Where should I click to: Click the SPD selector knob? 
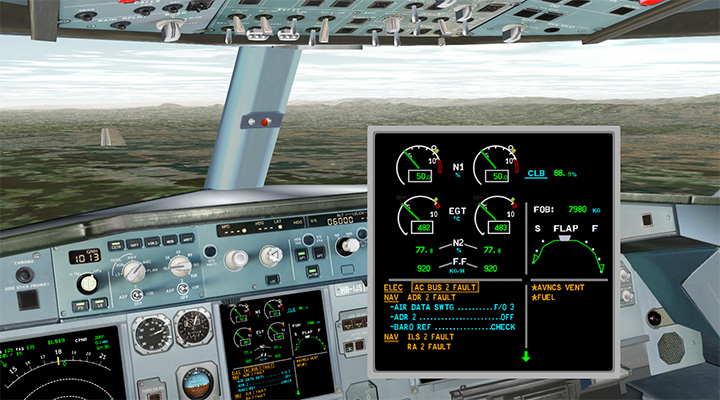[x=235, y=259]
